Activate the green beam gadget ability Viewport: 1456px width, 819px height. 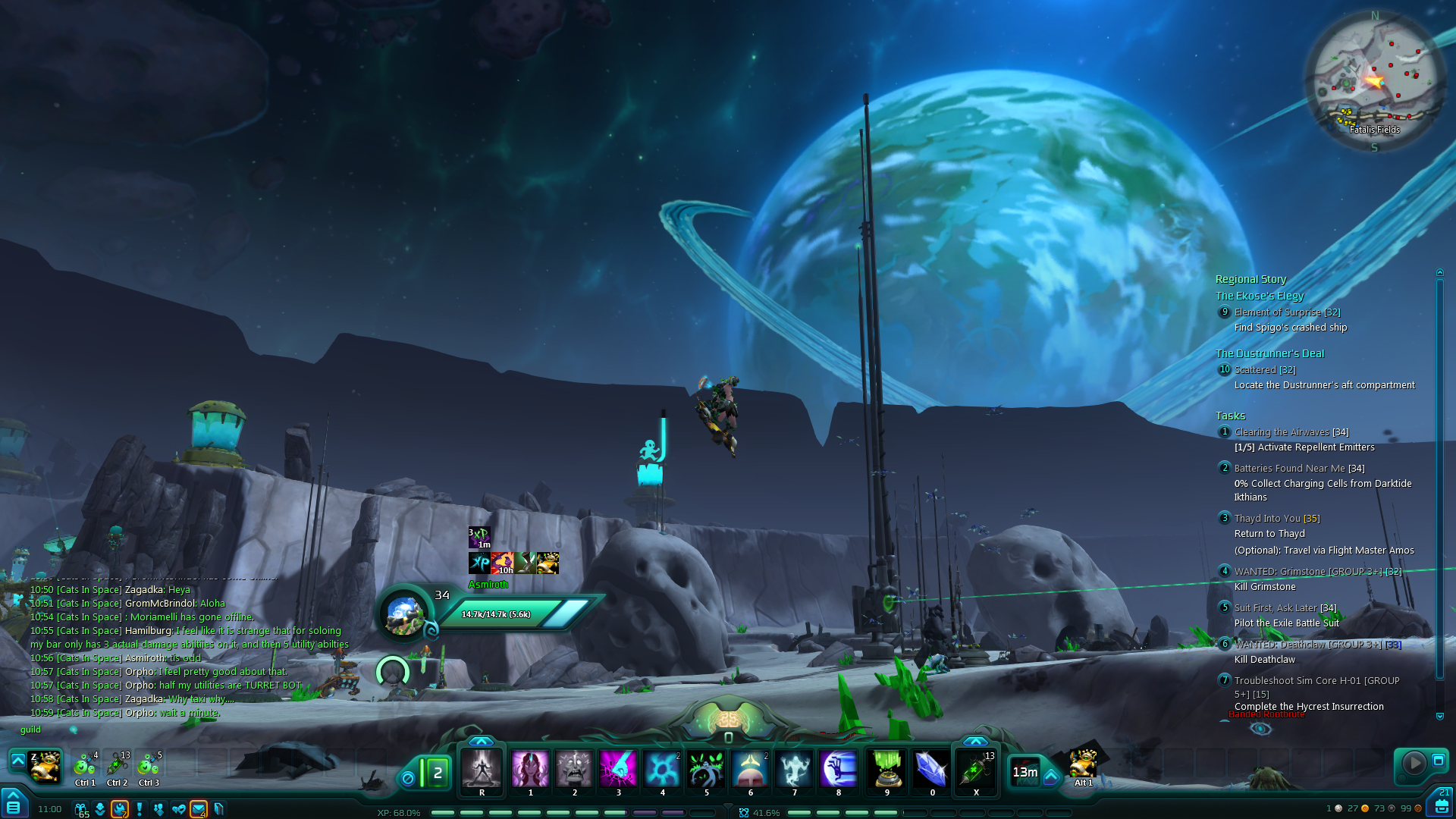pos(886,769)
